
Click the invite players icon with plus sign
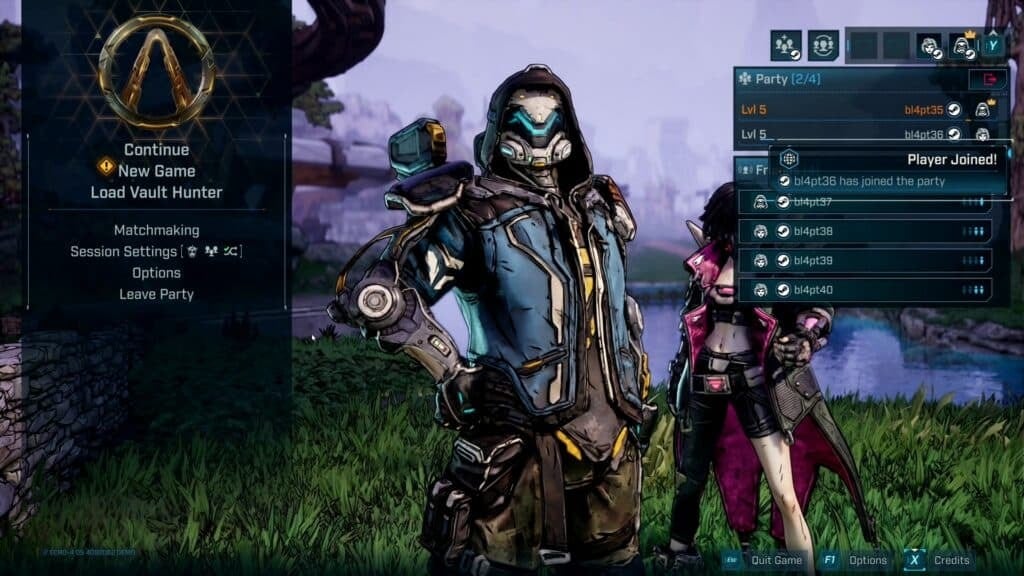tap(786, 45)
